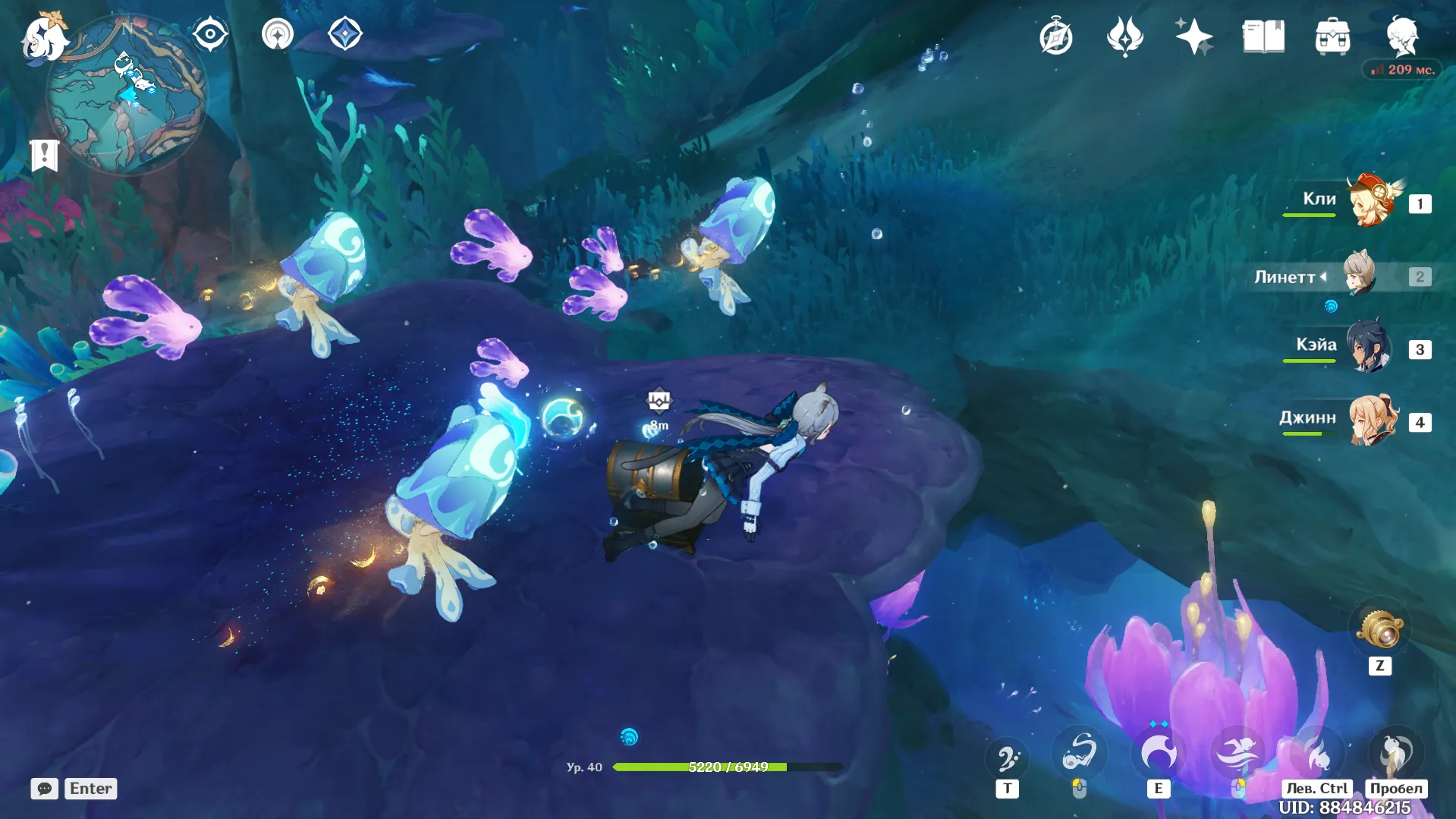This screenshot has width=1456, height=819.
Task: Open the compass events icon
Action: pyautogui.click(x=1055, y=36)
